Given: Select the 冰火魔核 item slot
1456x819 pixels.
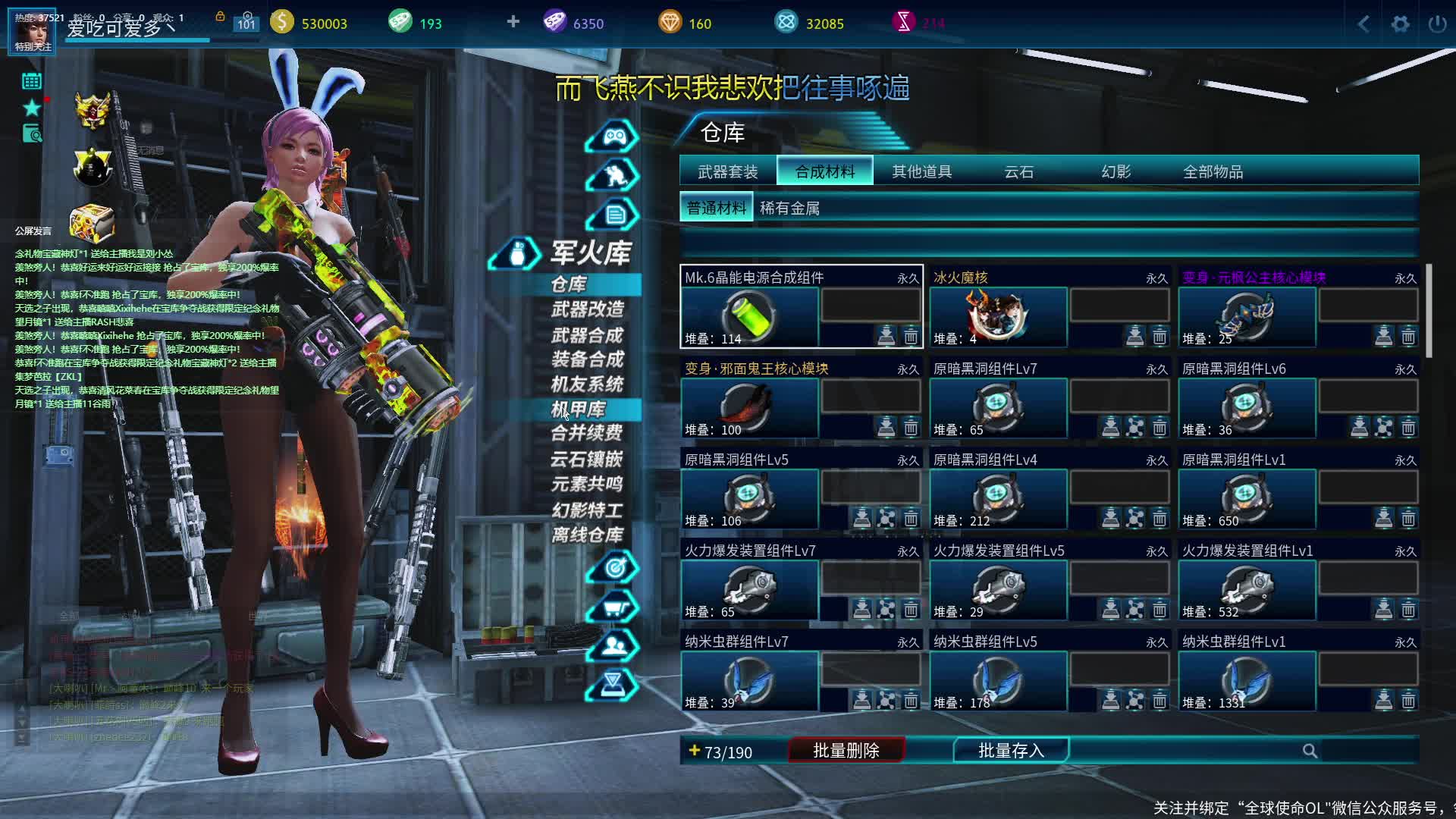Looking at the screenshot, I should pos(998,315).
